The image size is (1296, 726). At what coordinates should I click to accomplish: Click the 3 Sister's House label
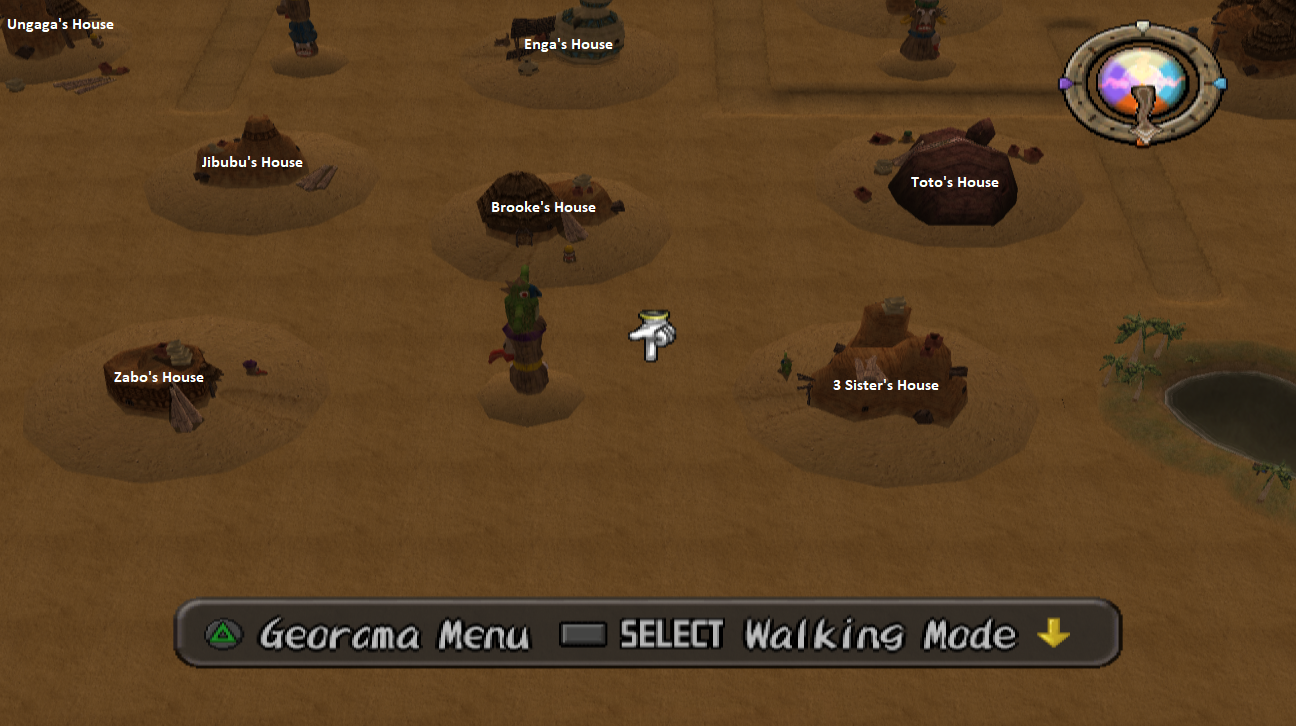coord(886,385)
